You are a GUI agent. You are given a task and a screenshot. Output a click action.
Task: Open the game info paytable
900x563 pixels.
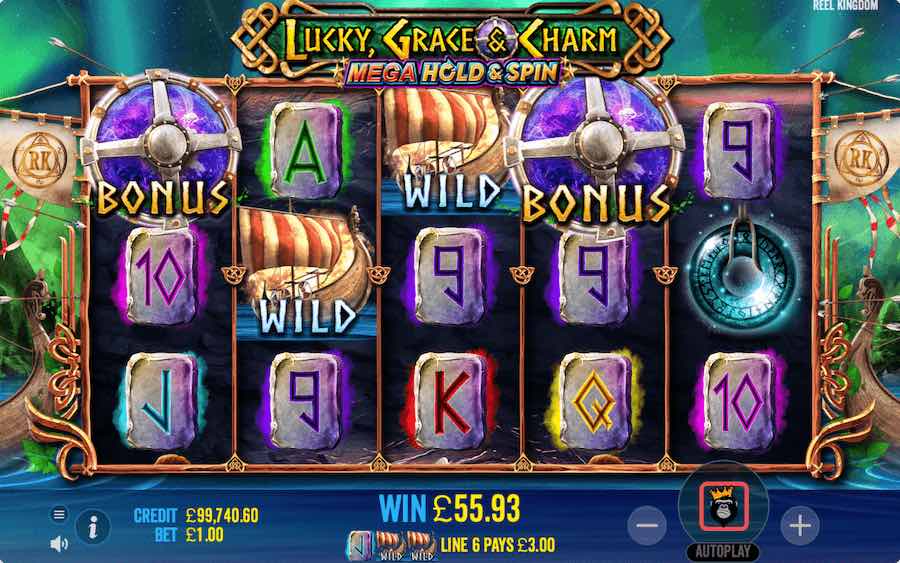pyautogui.click(x=93, y=524)
